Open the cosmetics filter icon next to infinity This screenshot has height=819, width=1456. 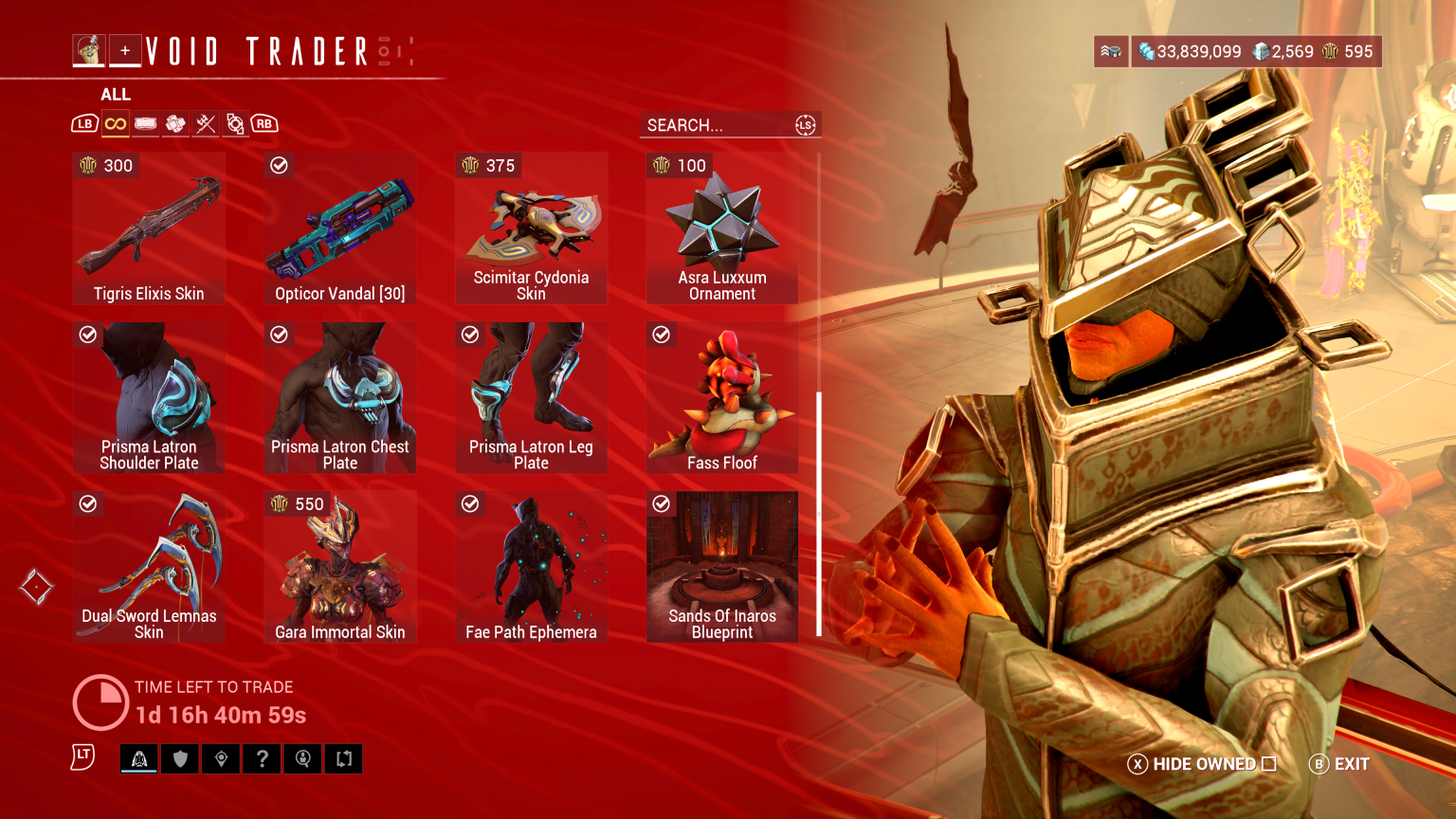(145, 123)
